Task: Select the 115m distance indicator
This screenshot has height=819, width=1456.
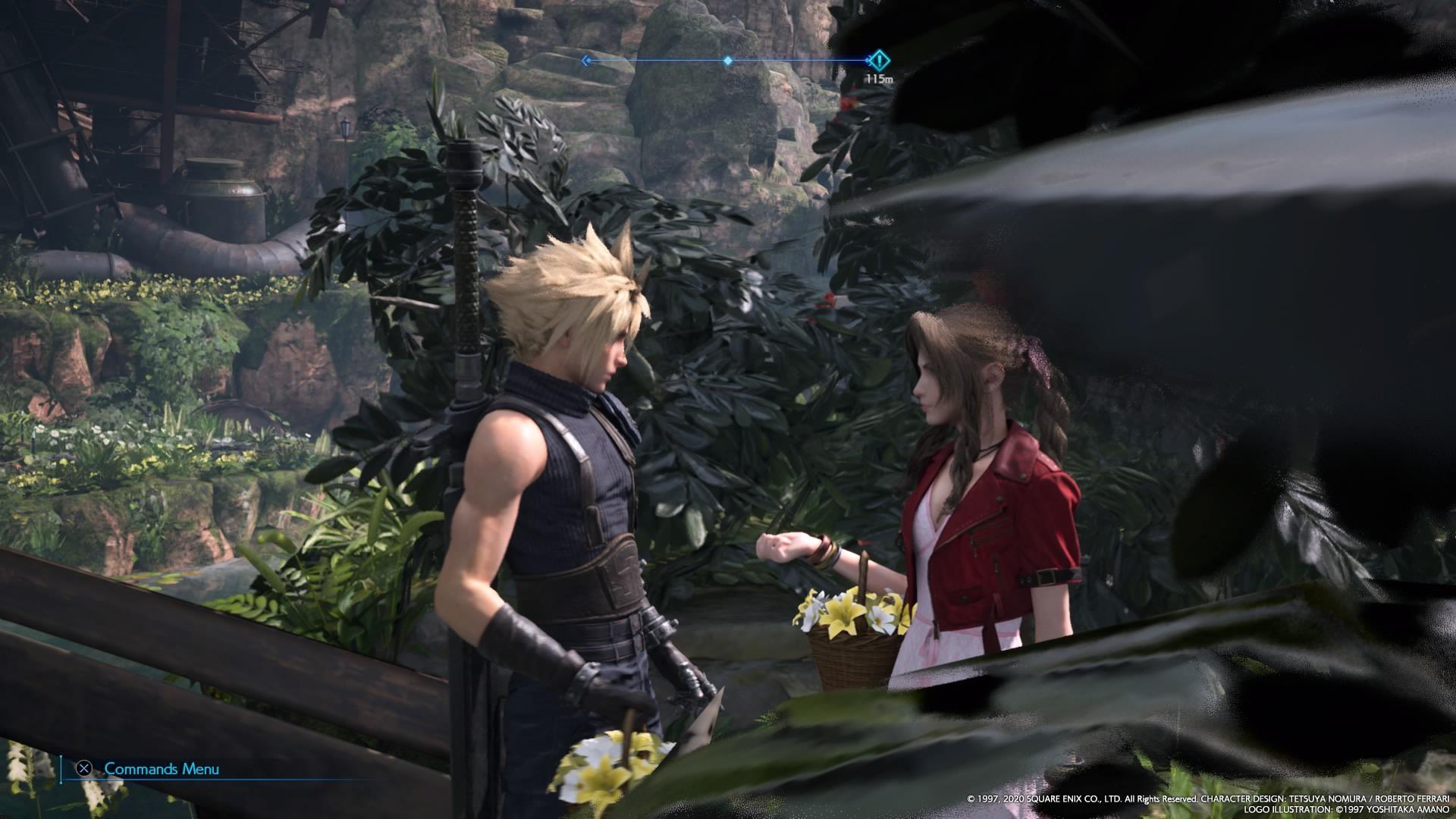Action: tap(878, 77)
